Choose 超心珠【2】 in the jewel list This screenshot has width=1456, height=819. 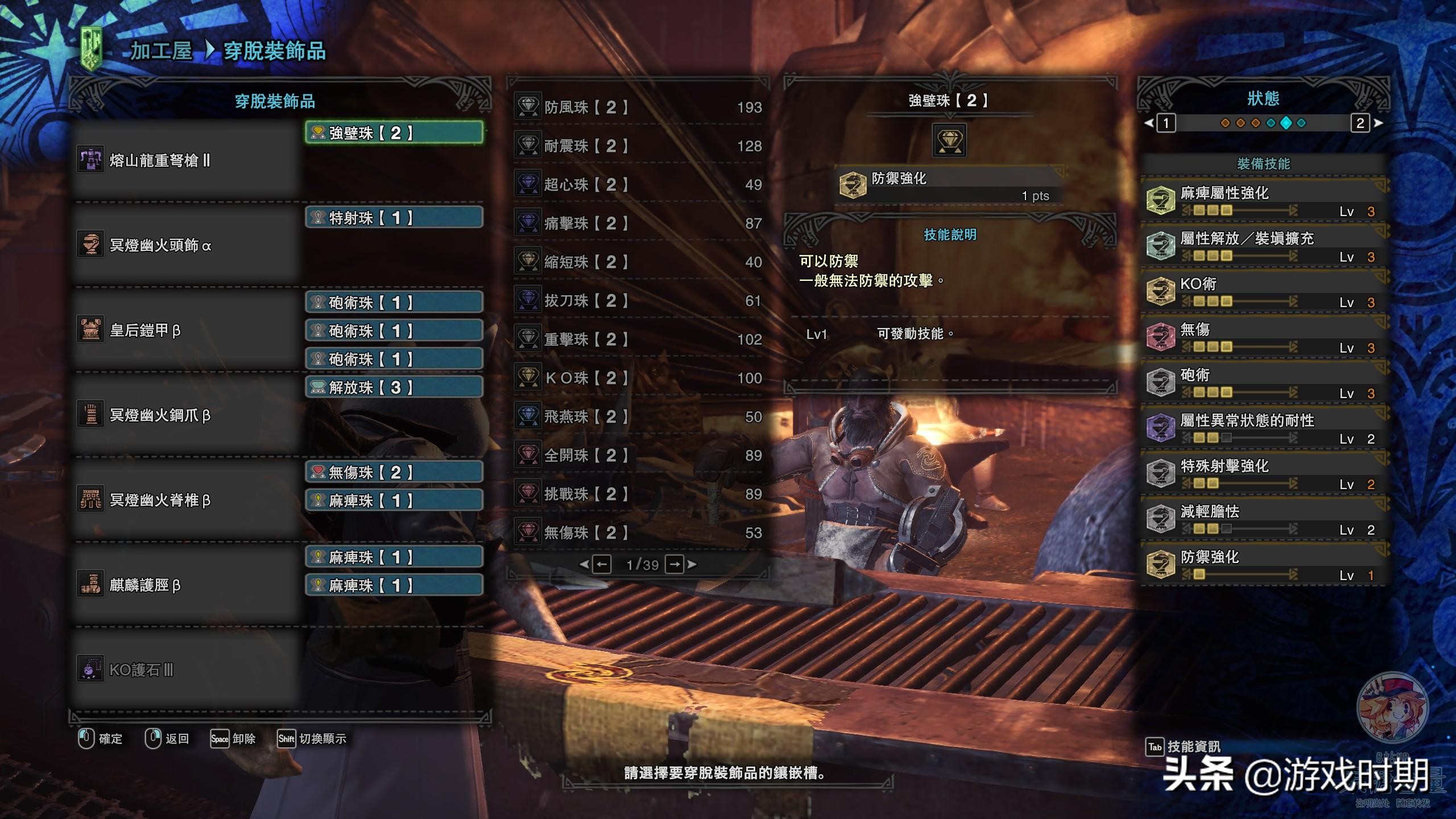[638, 184]
